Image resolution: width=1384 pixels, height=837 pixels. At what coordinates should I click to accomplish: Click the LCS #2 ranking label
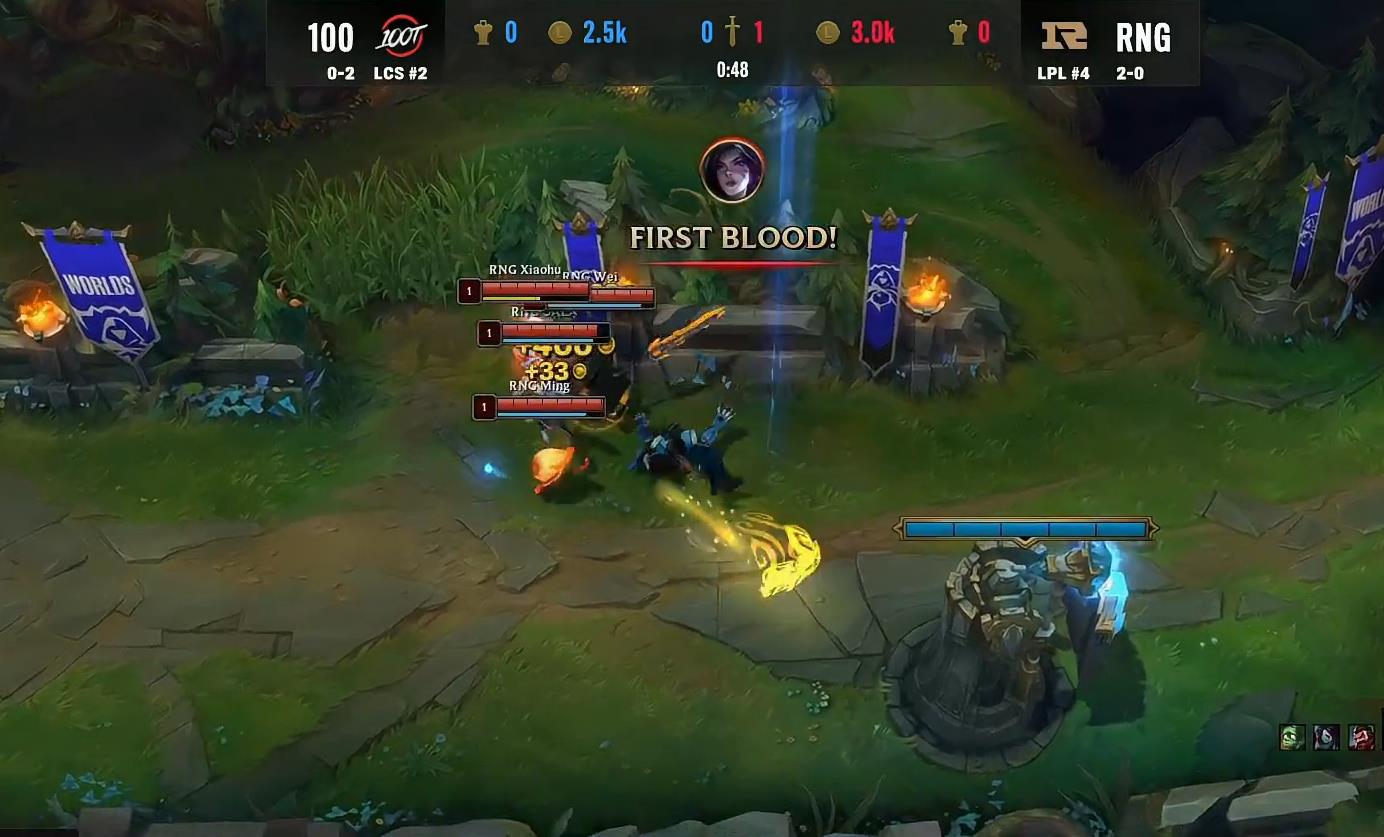(x=400, y=73)
